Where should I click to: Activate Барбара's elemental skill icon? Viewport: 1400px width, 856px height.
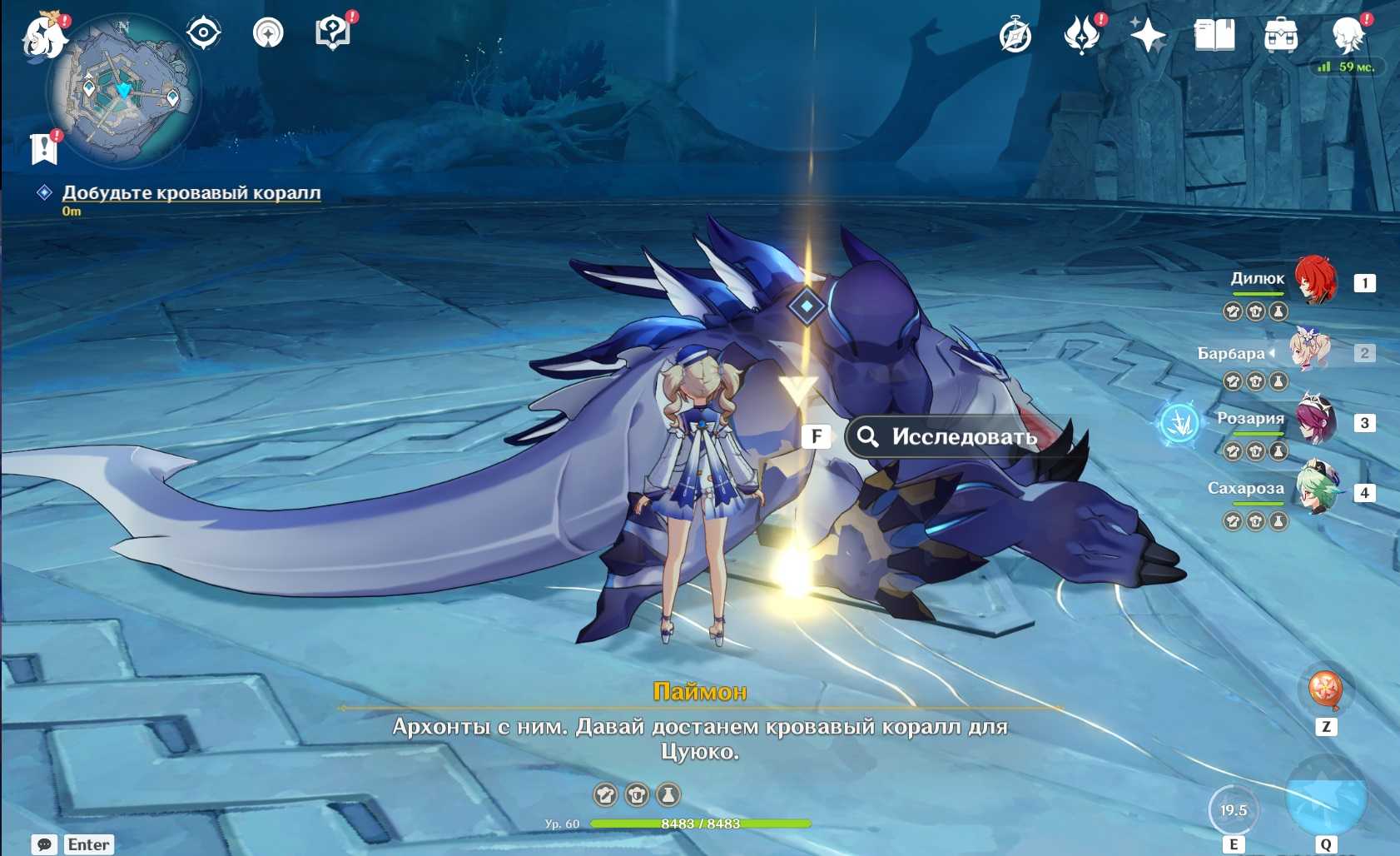[1233, 810]
